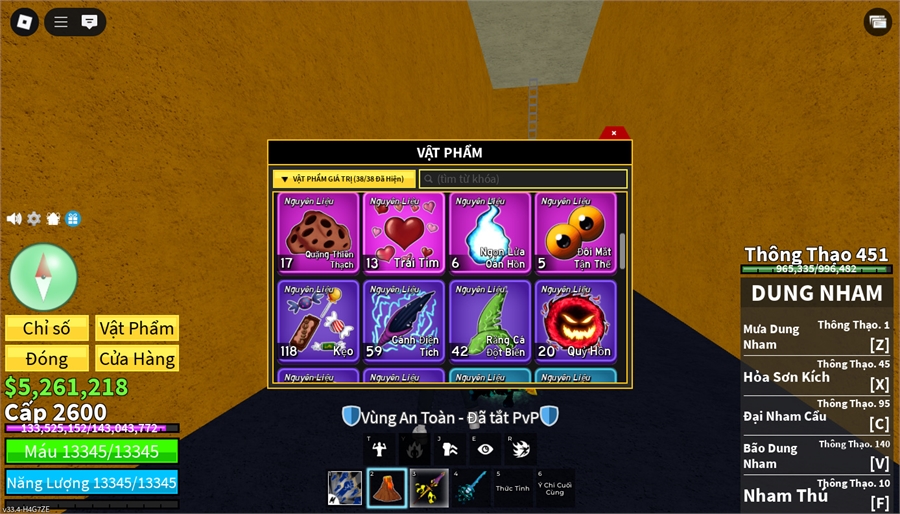Equip the volcano fruit hotbar slot
Image resolution: width=900 pixels, height=514 pixels.
click(x=387, y=488)
